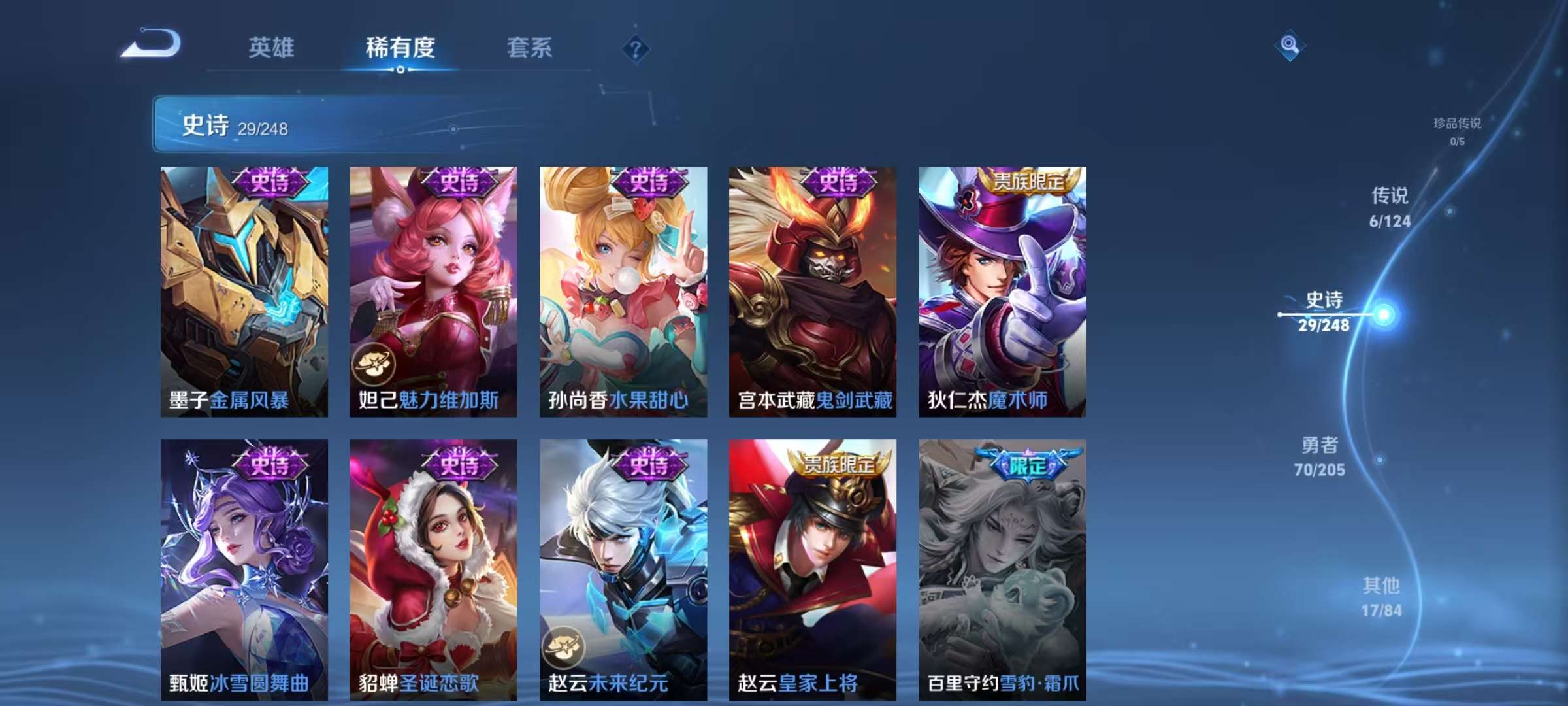The height and width of the screenshot is (706, 1568).
Task: Switch to the 套系 tab
Action: click(531, 49)
